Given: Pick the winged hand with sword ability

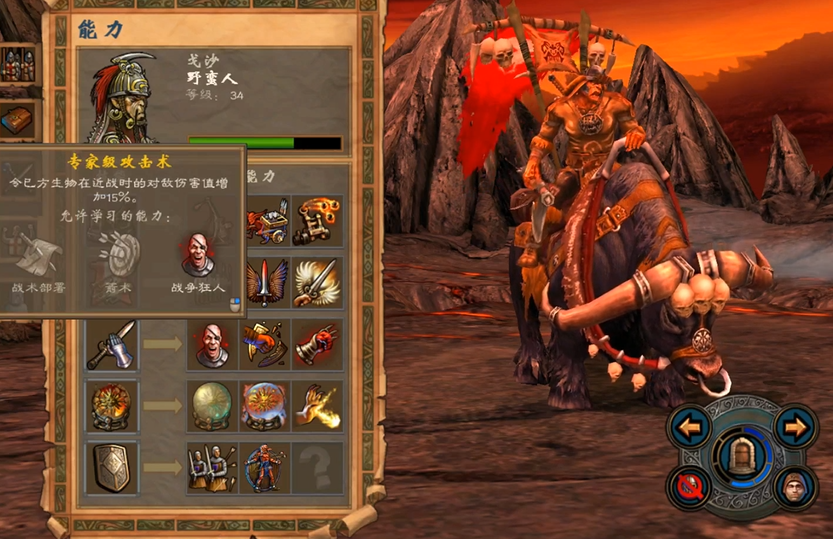Looking at the screenshot, I should coord(316,282).
